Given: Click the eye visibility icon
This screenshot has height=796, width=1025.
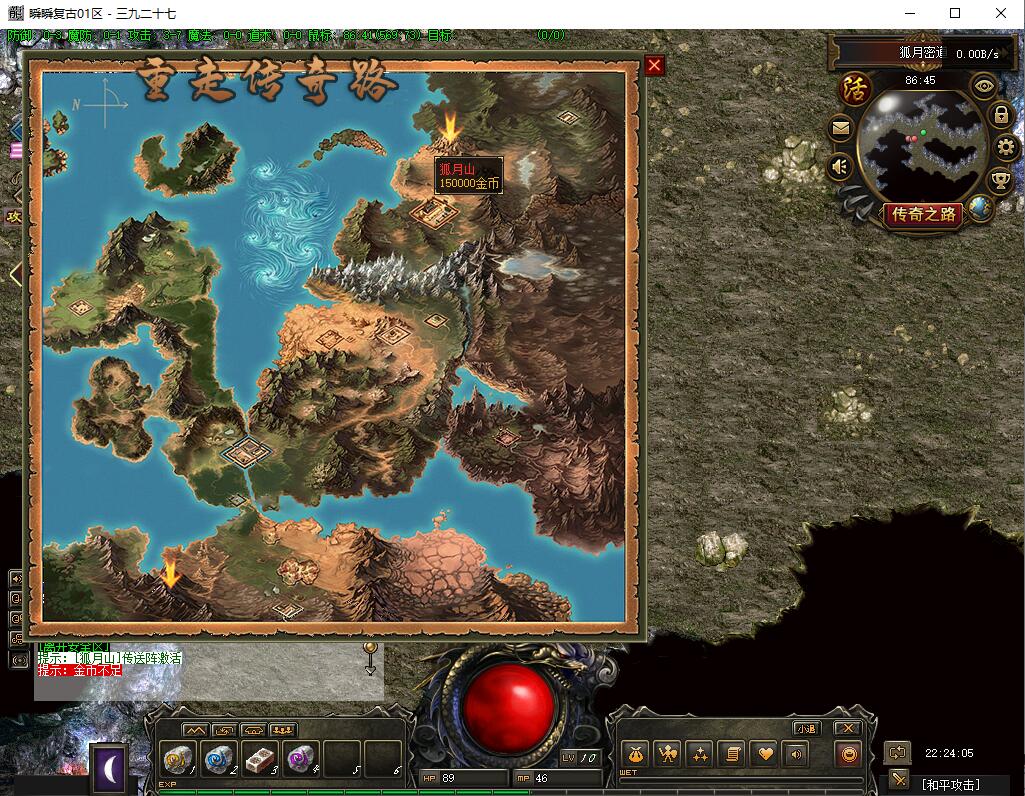Looking at the screenshot, I should [x=986, y=85].
